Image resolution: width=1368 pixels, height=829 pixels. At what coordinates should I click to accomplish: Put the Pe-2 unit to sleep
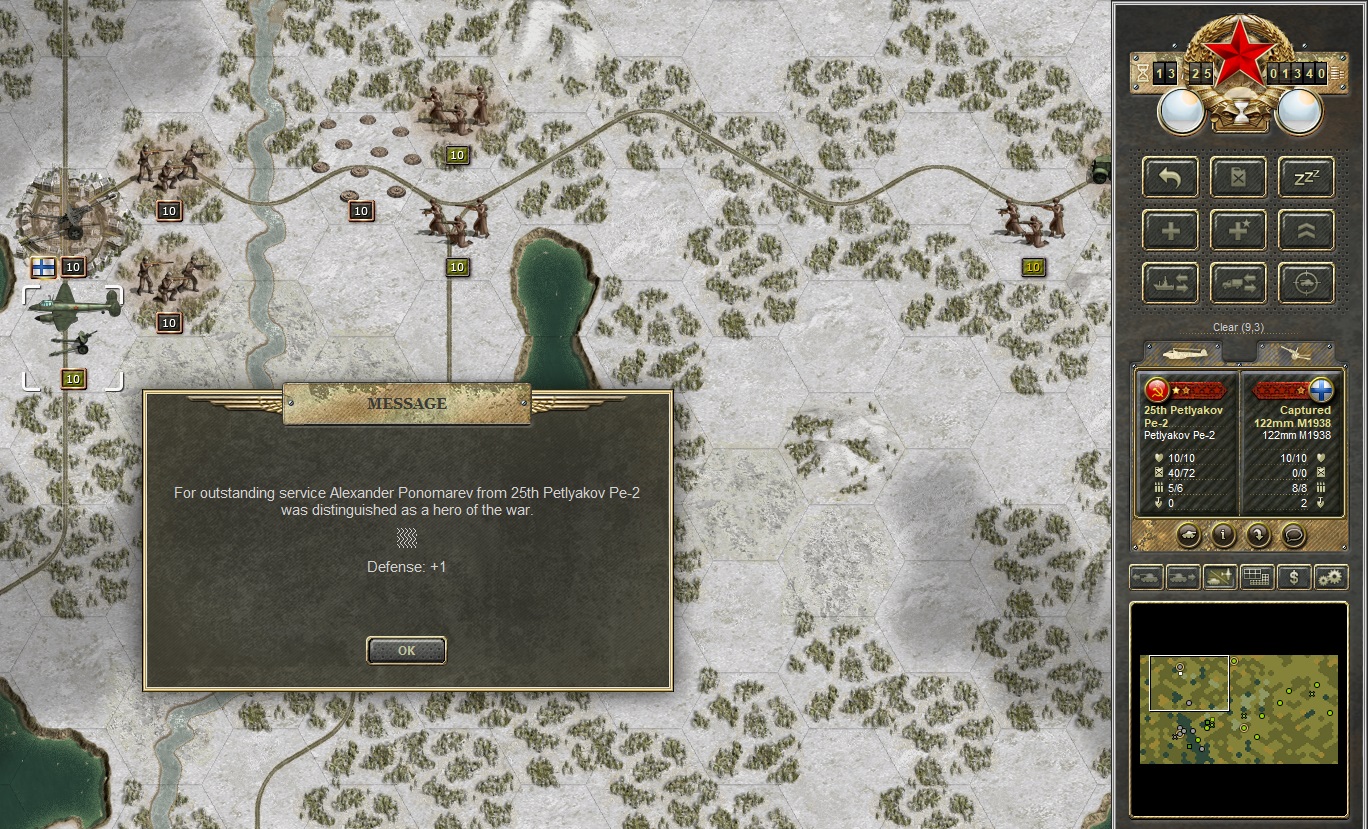[x=1305, y=177]
